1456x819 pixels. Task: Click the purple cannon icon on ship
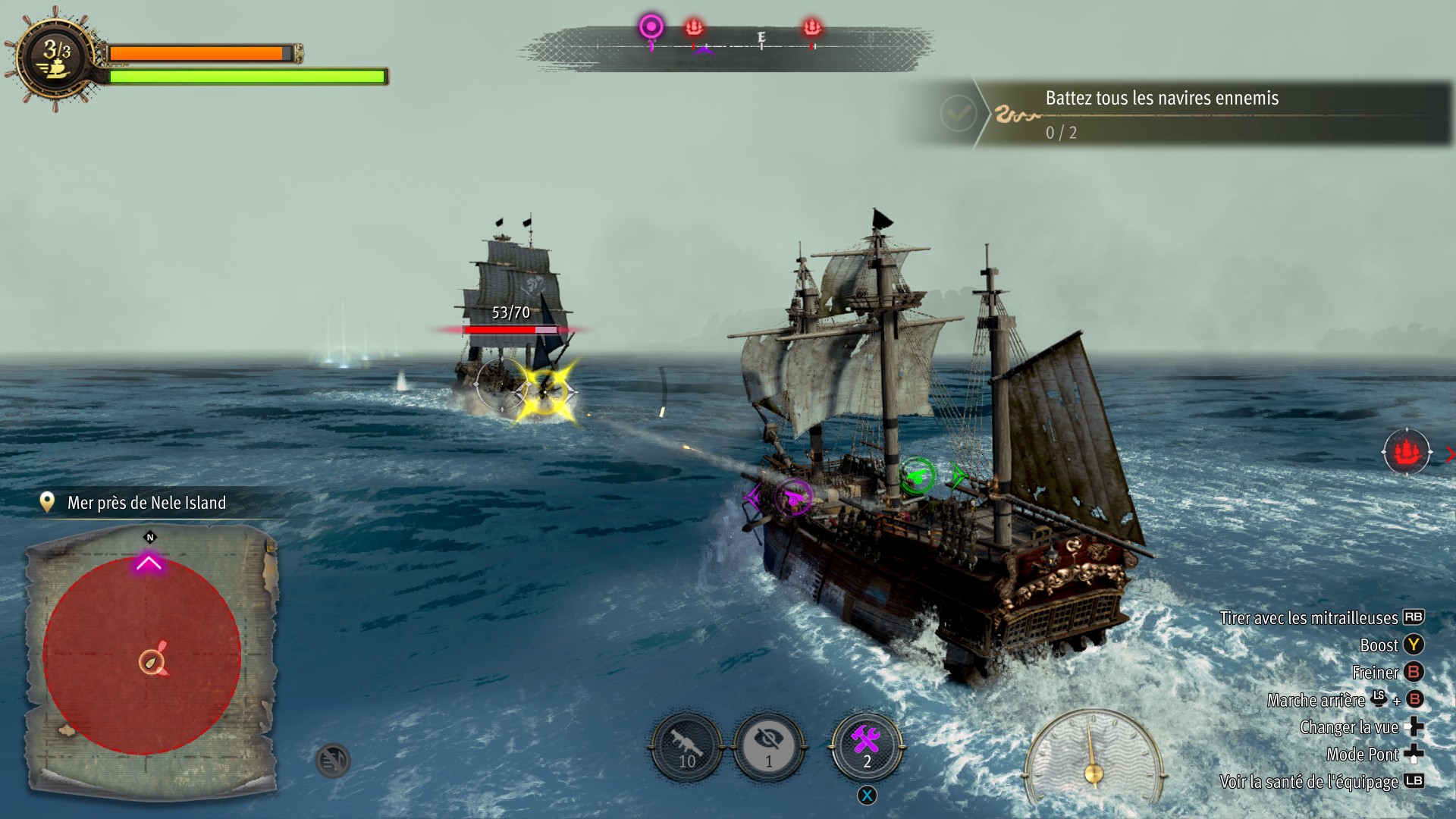coord(793,497)
